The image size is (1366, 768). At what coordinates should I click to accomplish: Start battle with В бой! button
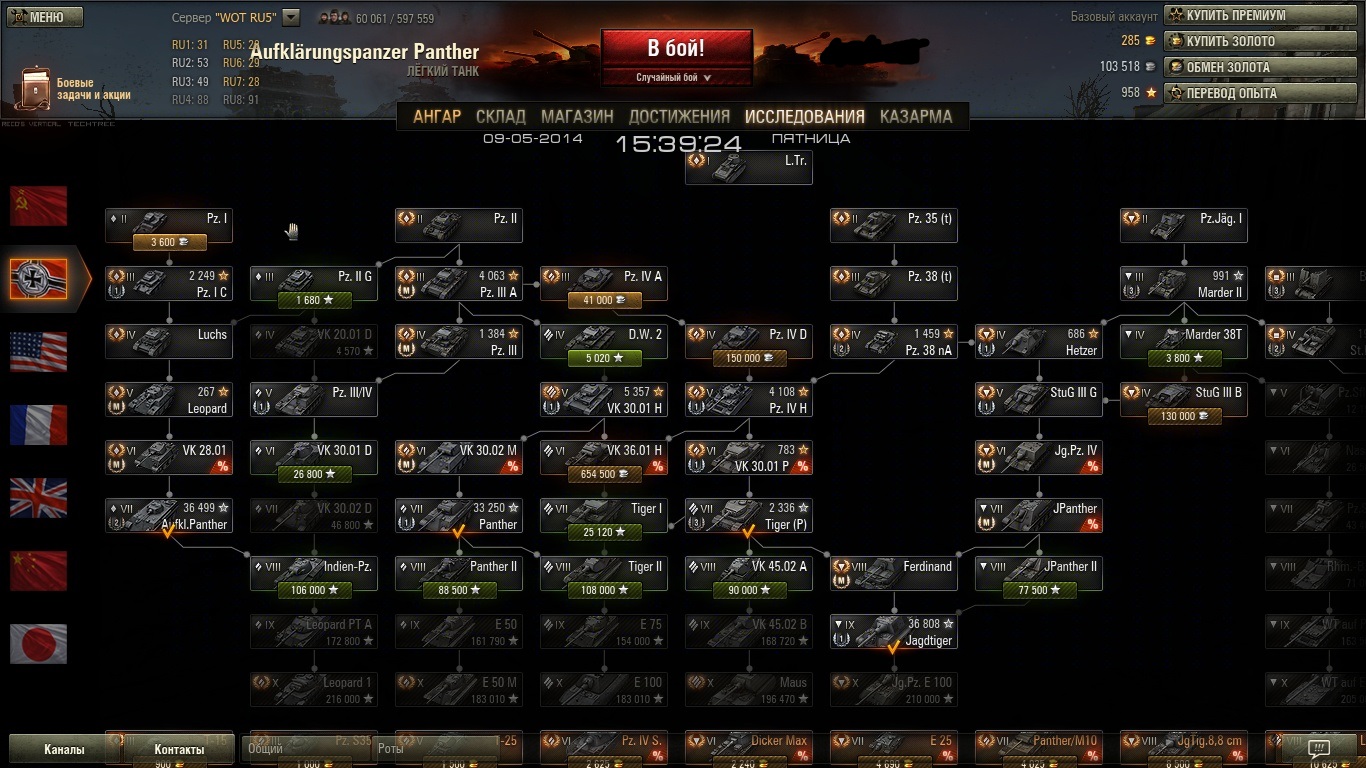pyautogui.click(x=676, y=48)
